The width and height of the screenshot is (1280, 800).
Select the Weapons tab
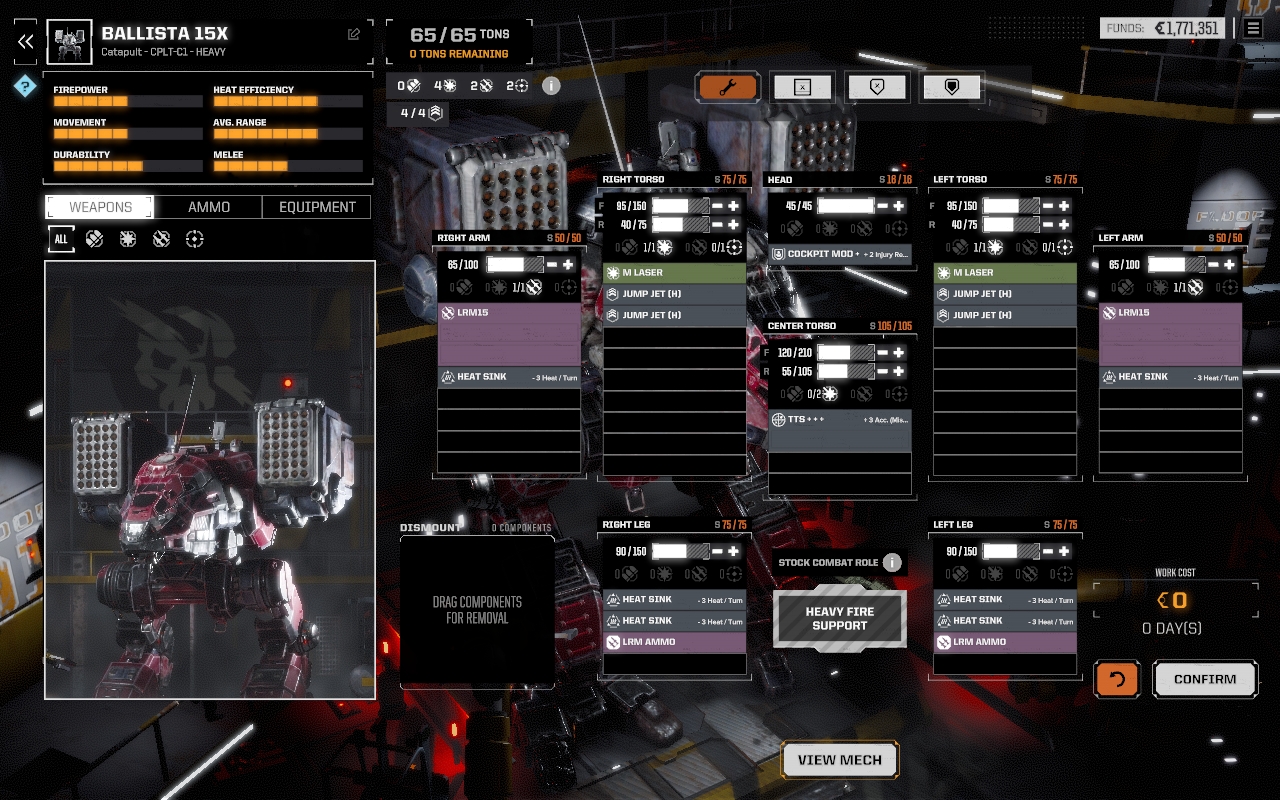[100, 207]
